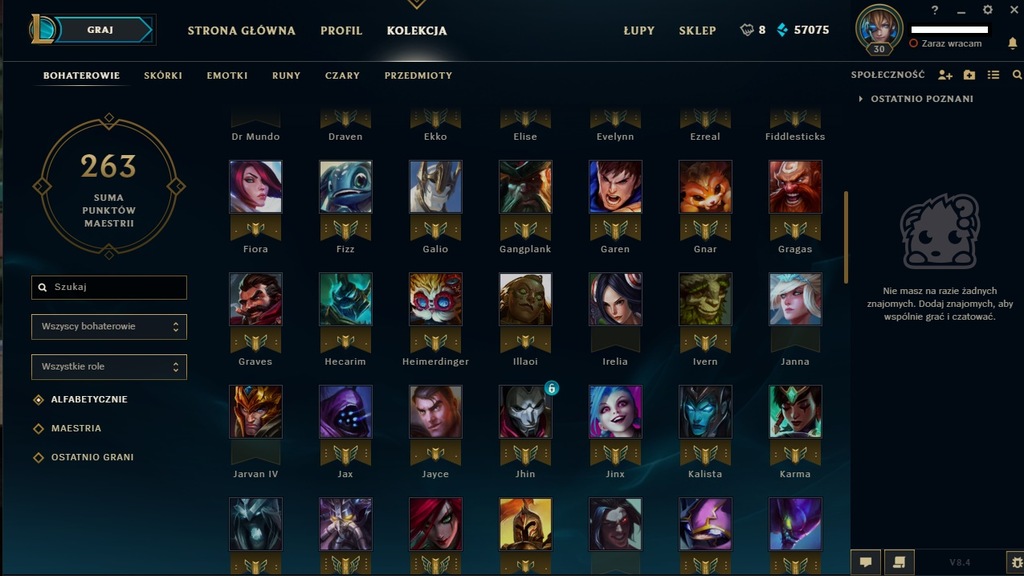Choose the Jhin champion tile
This screenshot has height=576, width=1024.
525,412
